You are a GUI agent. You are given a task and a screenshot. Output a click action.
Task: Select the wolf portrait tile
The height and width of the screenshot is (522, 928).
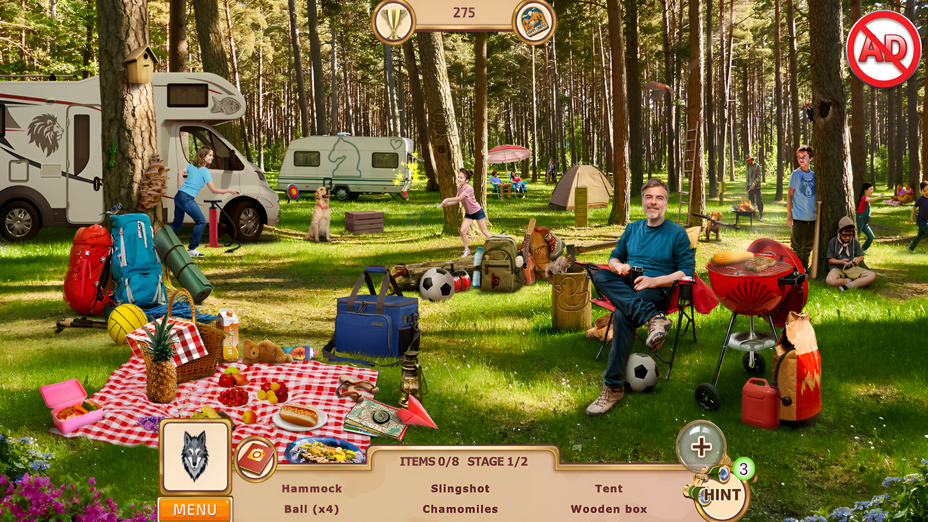coord(195,456)
